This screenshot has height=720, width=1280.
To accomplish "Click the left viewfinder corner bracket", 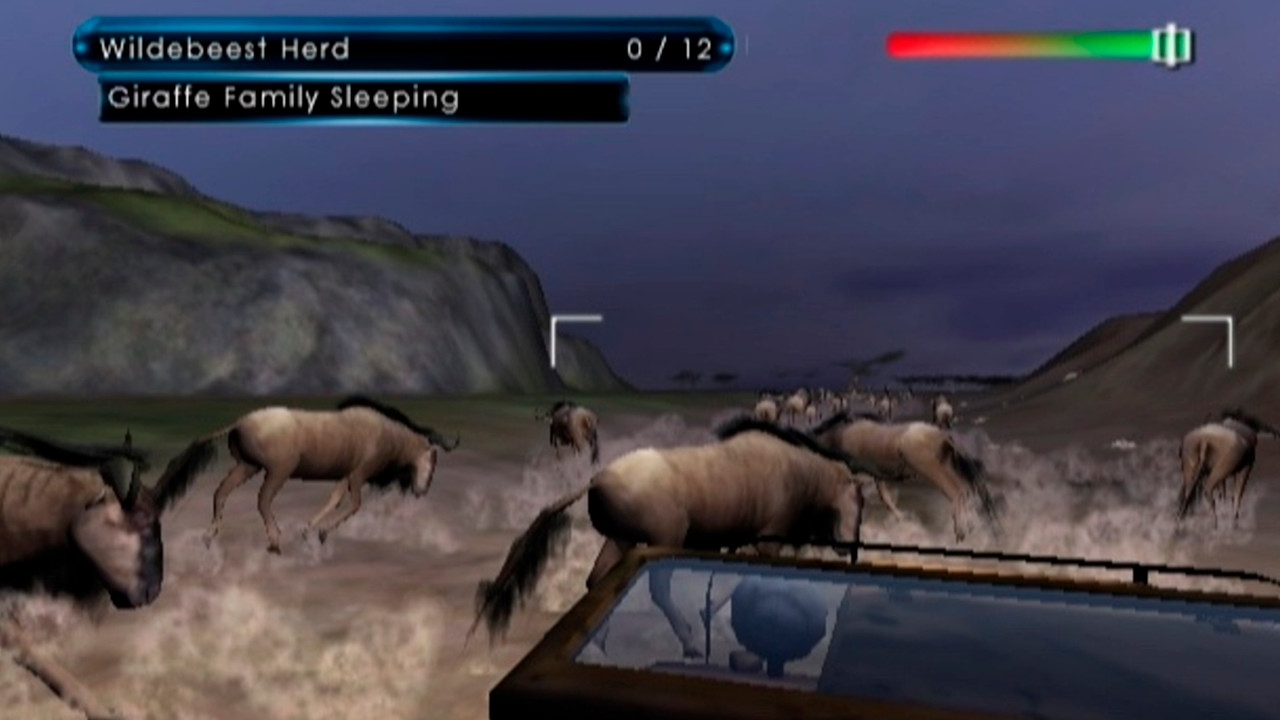I will pos(566,328).
